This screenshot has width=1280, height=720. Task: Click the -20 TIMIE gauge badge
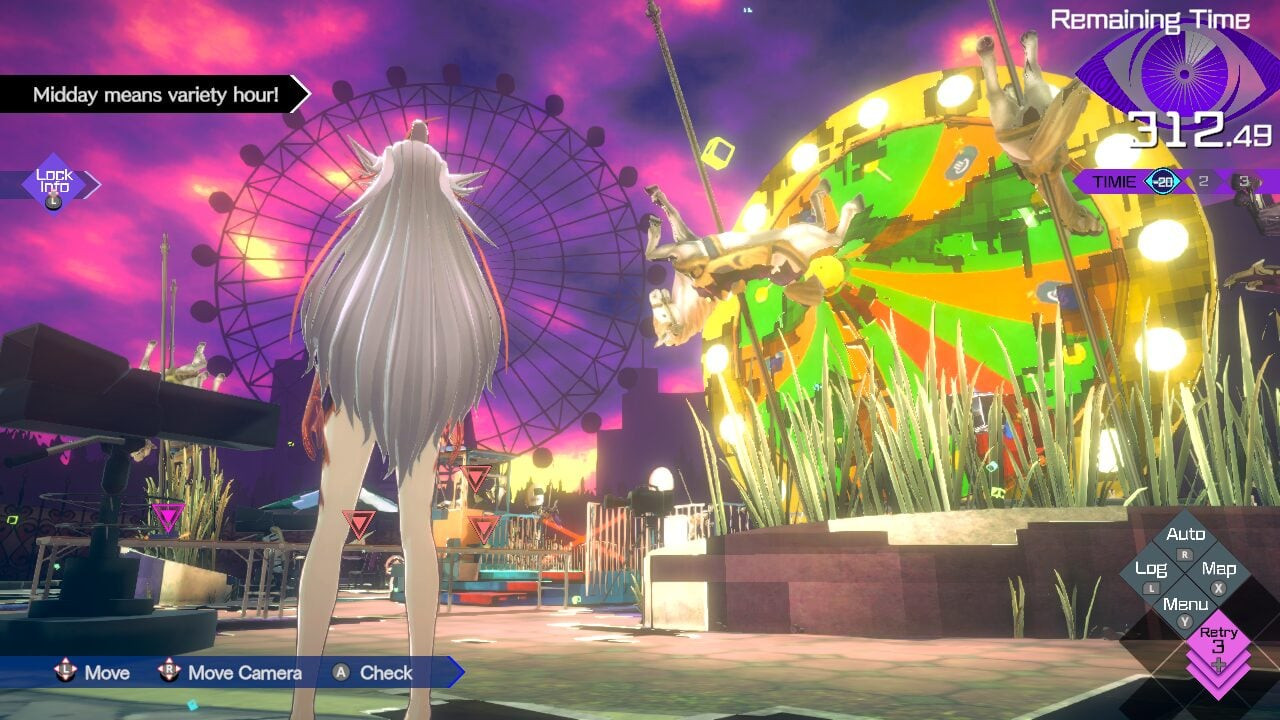(x=1163, y=181)
